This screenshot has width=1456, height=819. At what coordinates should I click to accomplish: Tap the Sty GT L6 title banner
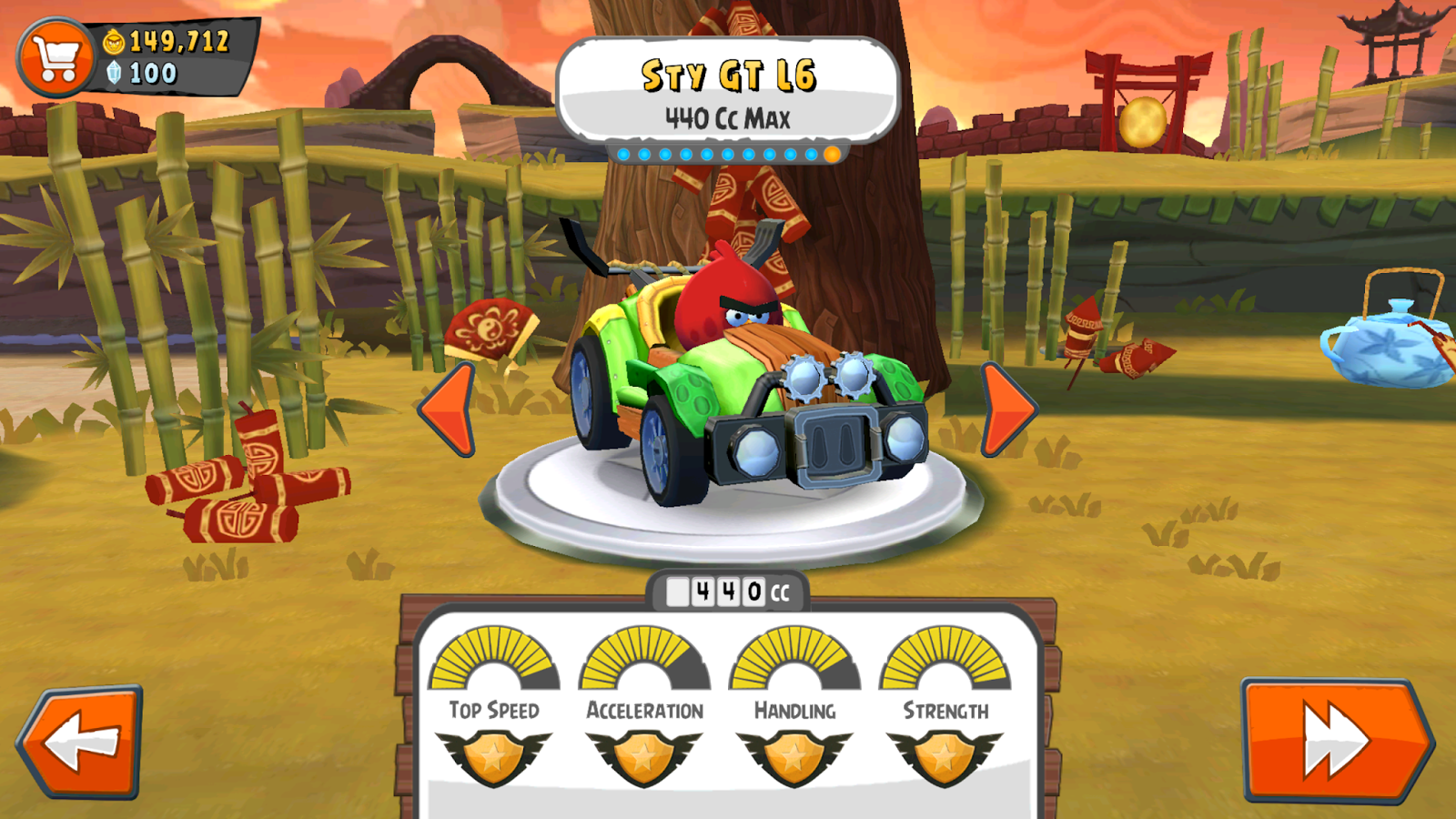(x=728, y=79)
